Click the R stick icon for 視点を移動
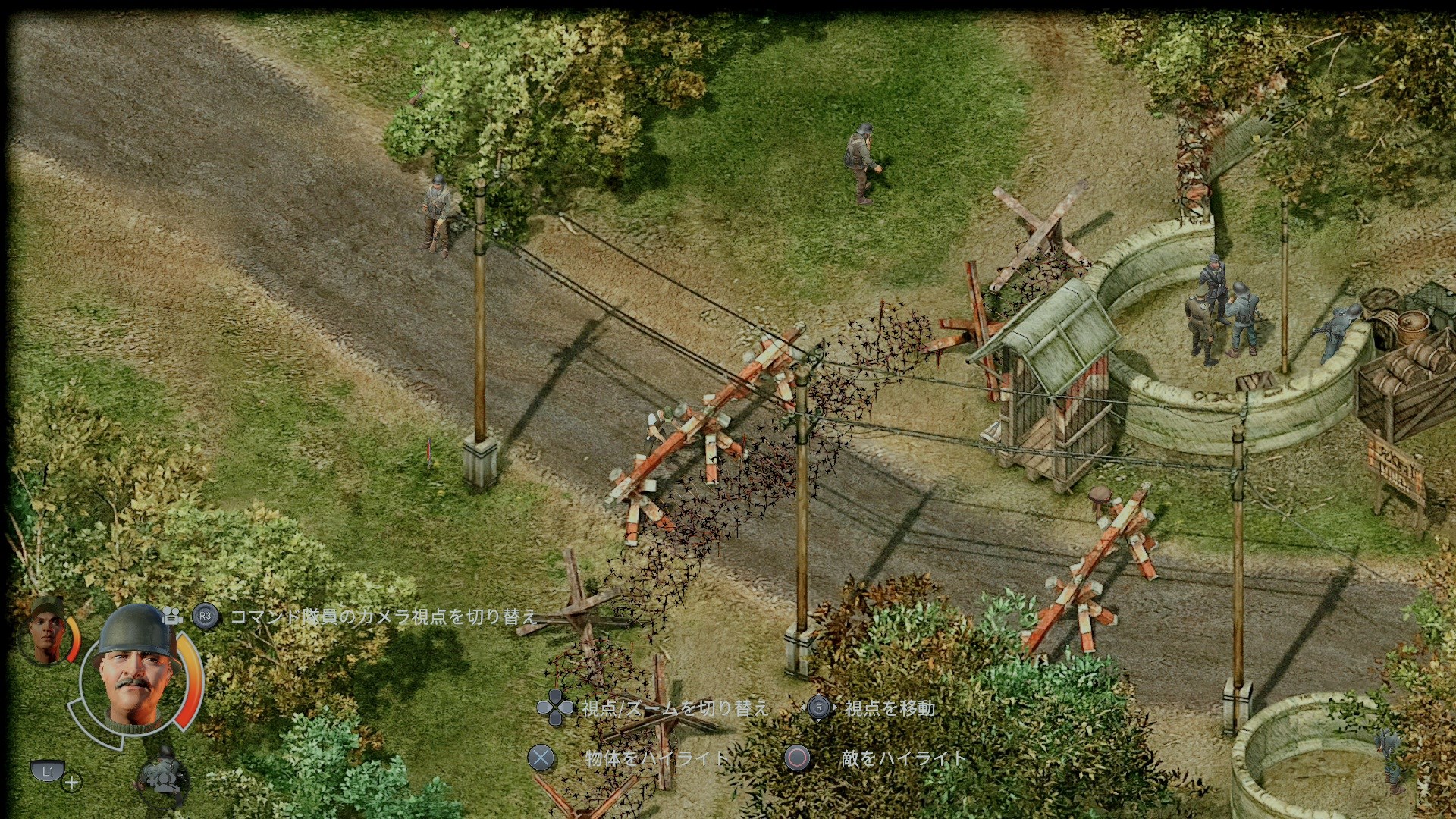 click(817, 706)
